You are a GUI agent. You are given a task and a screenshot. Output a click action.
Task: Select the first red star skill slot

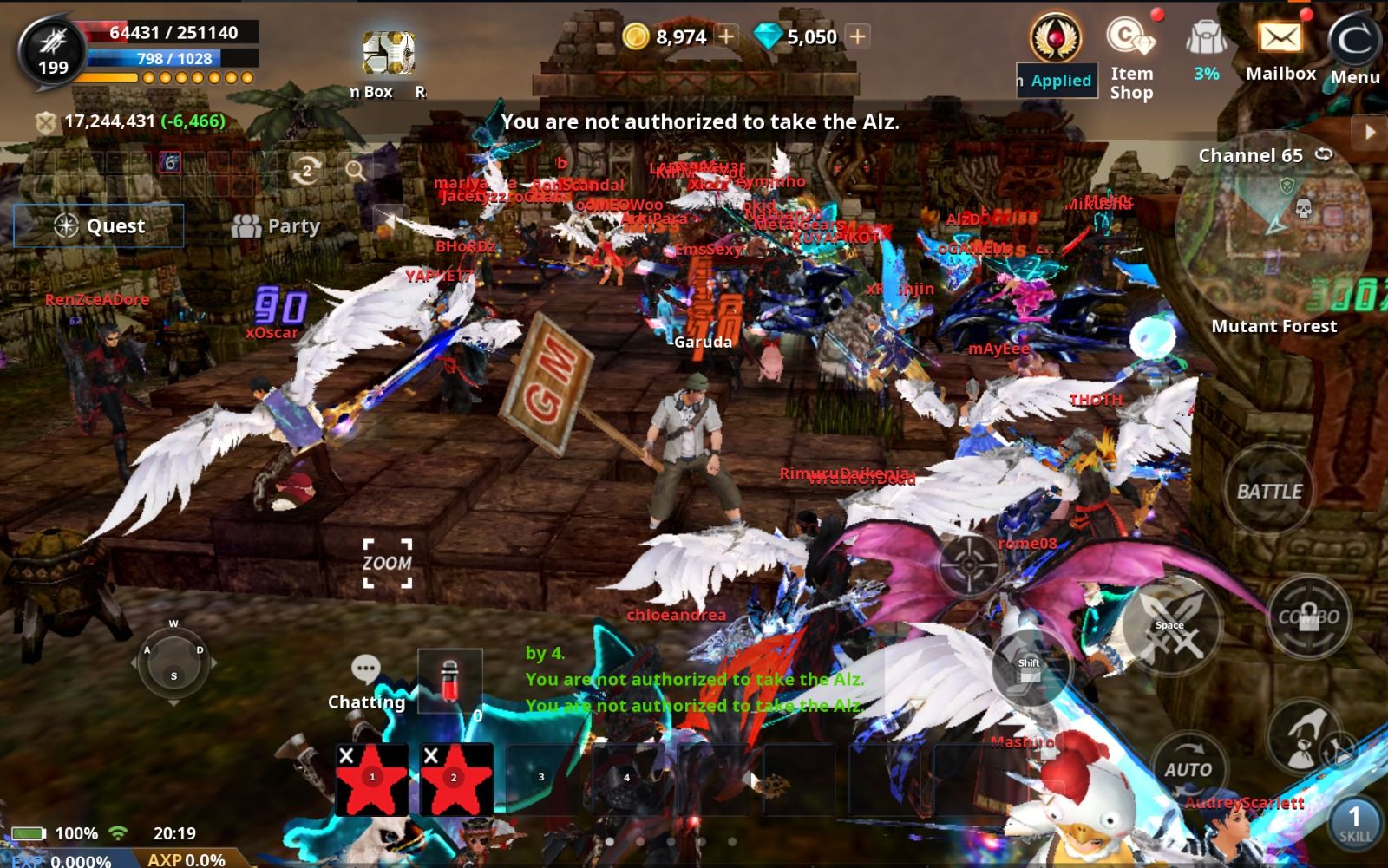point(372,779)
